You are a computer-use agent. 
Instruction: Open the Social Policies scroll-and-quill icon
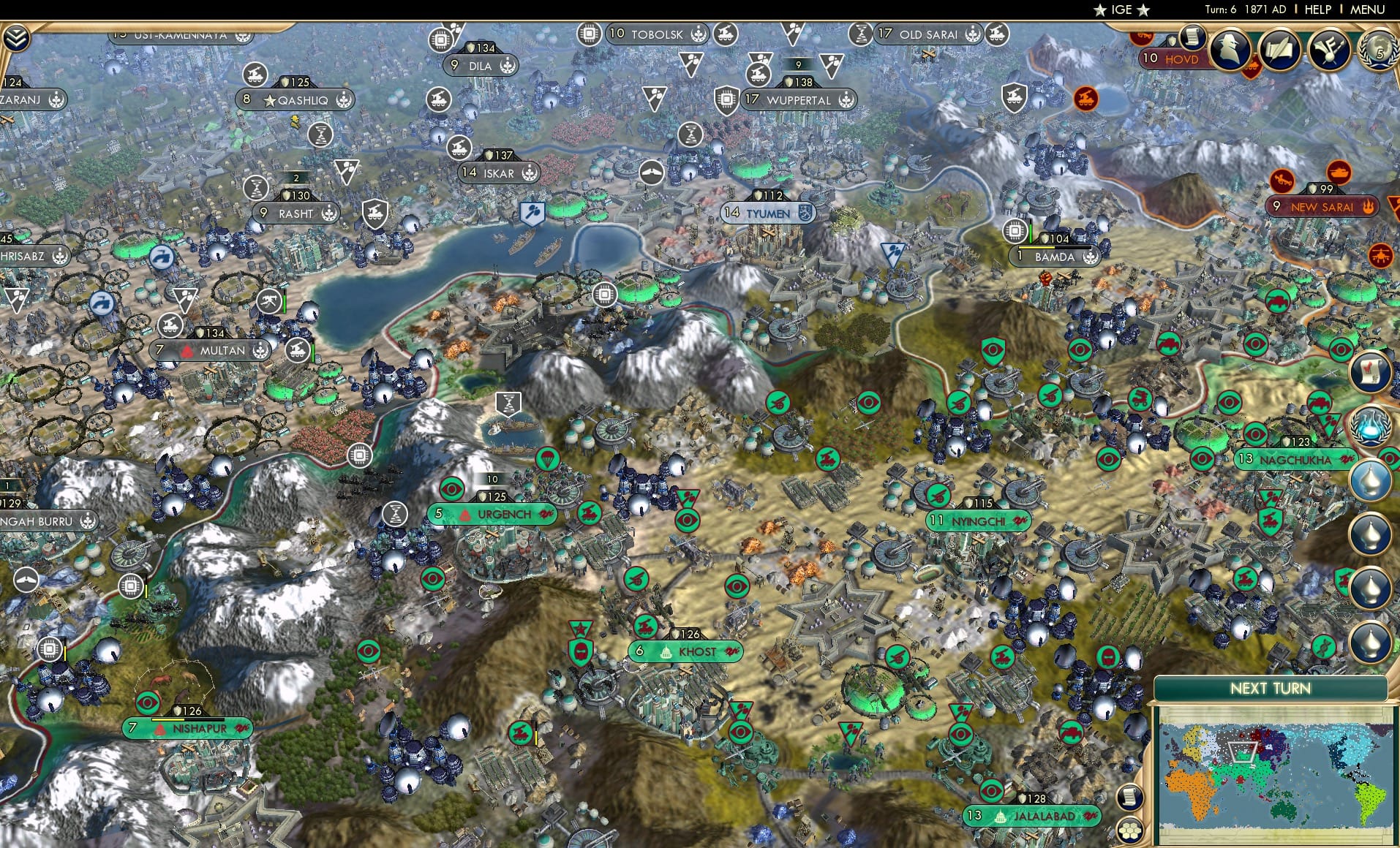(x=1282, y=50)
